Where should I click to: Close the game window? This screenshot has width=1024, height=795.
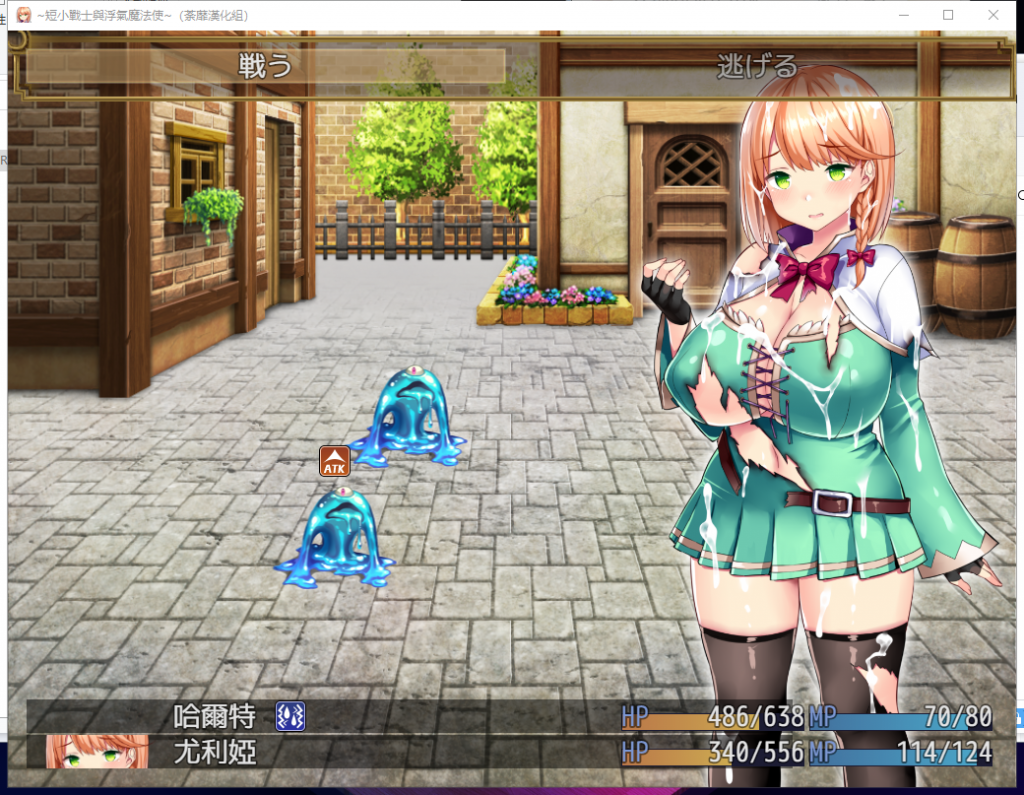(992, 15)
